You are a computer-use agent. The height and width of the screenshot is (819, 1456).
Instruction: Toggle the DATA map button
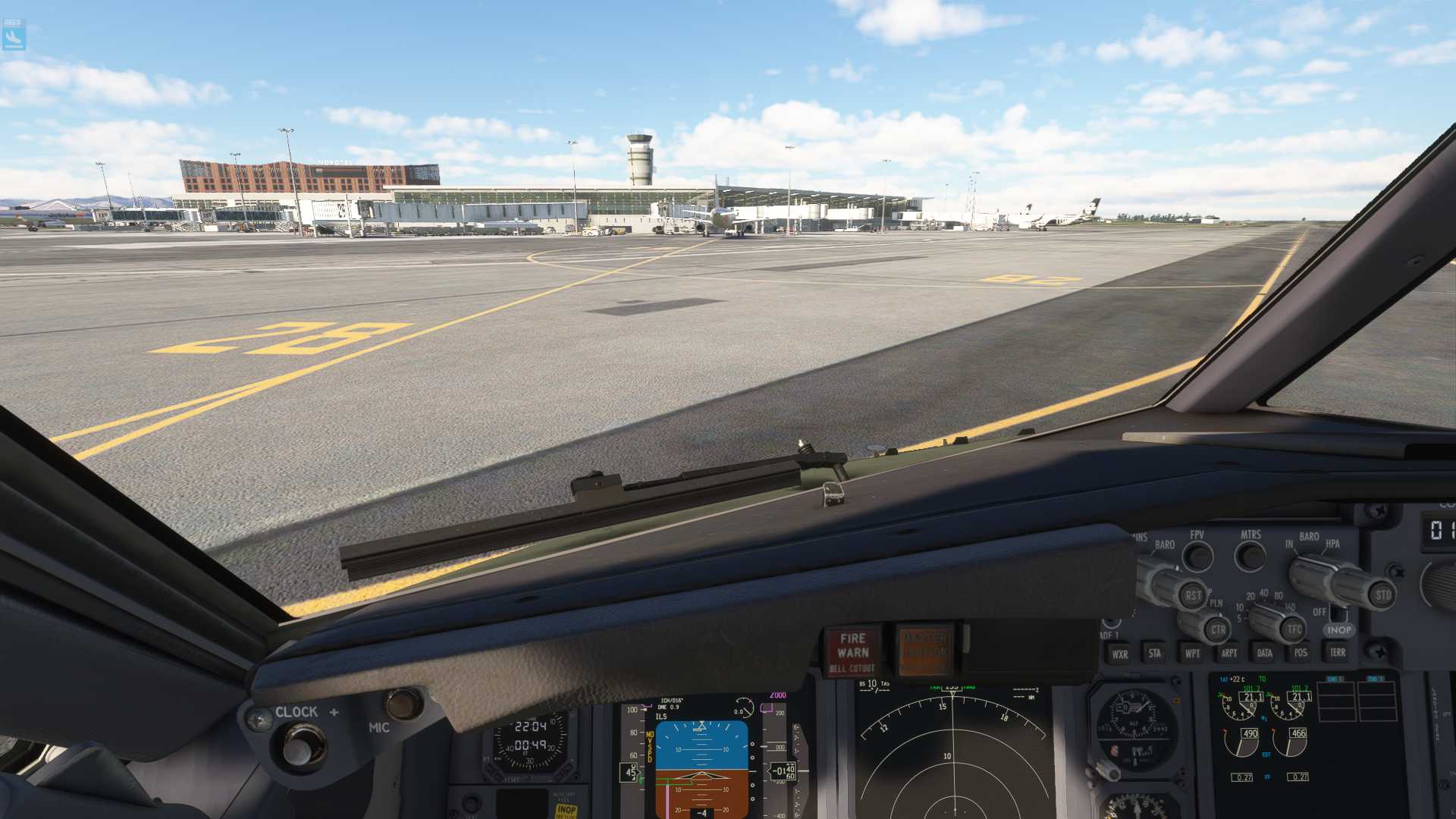point(1264,652)
